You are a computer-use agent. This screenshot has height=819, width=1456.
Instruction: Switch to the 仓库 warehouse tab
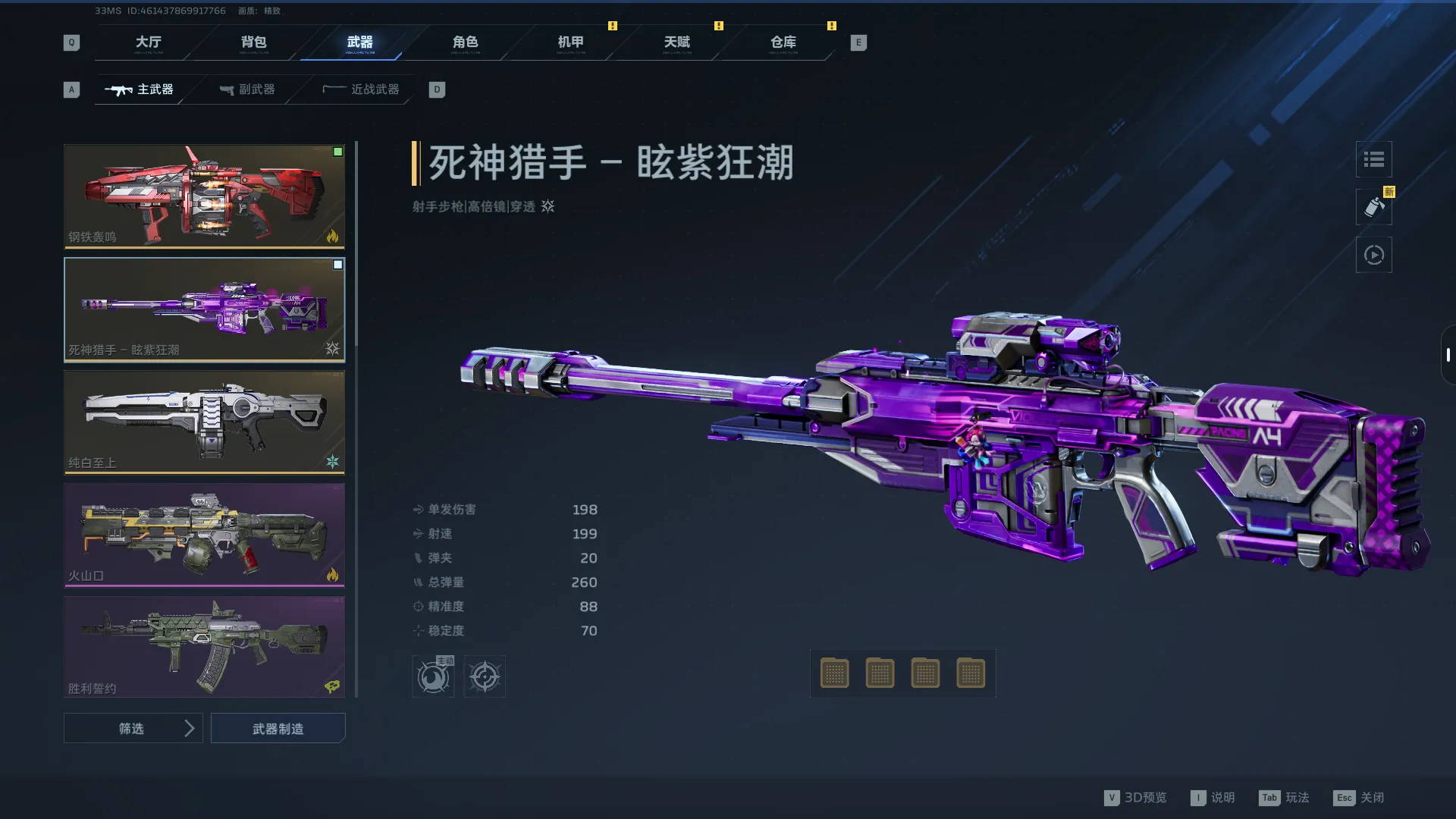coord(783,42)
